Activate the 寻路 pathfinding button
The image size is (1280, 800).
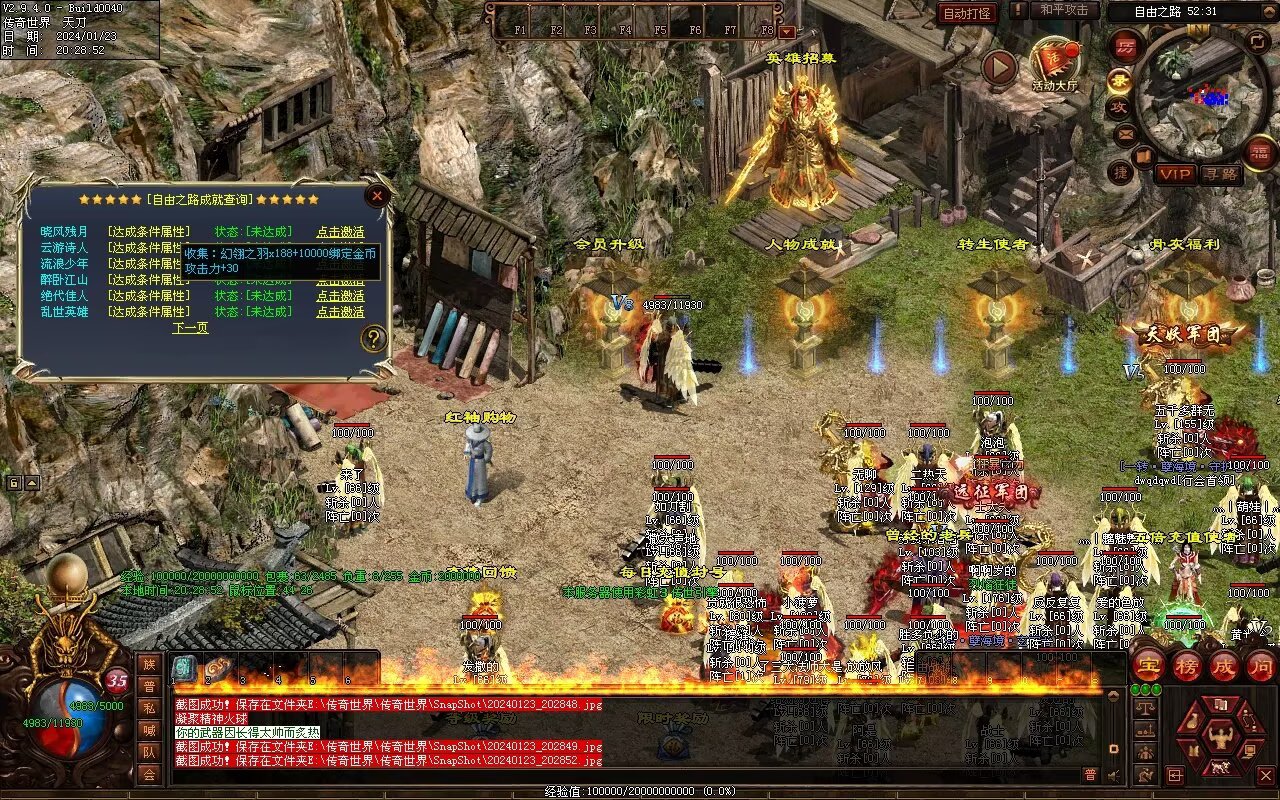(x=1220, y=174)
